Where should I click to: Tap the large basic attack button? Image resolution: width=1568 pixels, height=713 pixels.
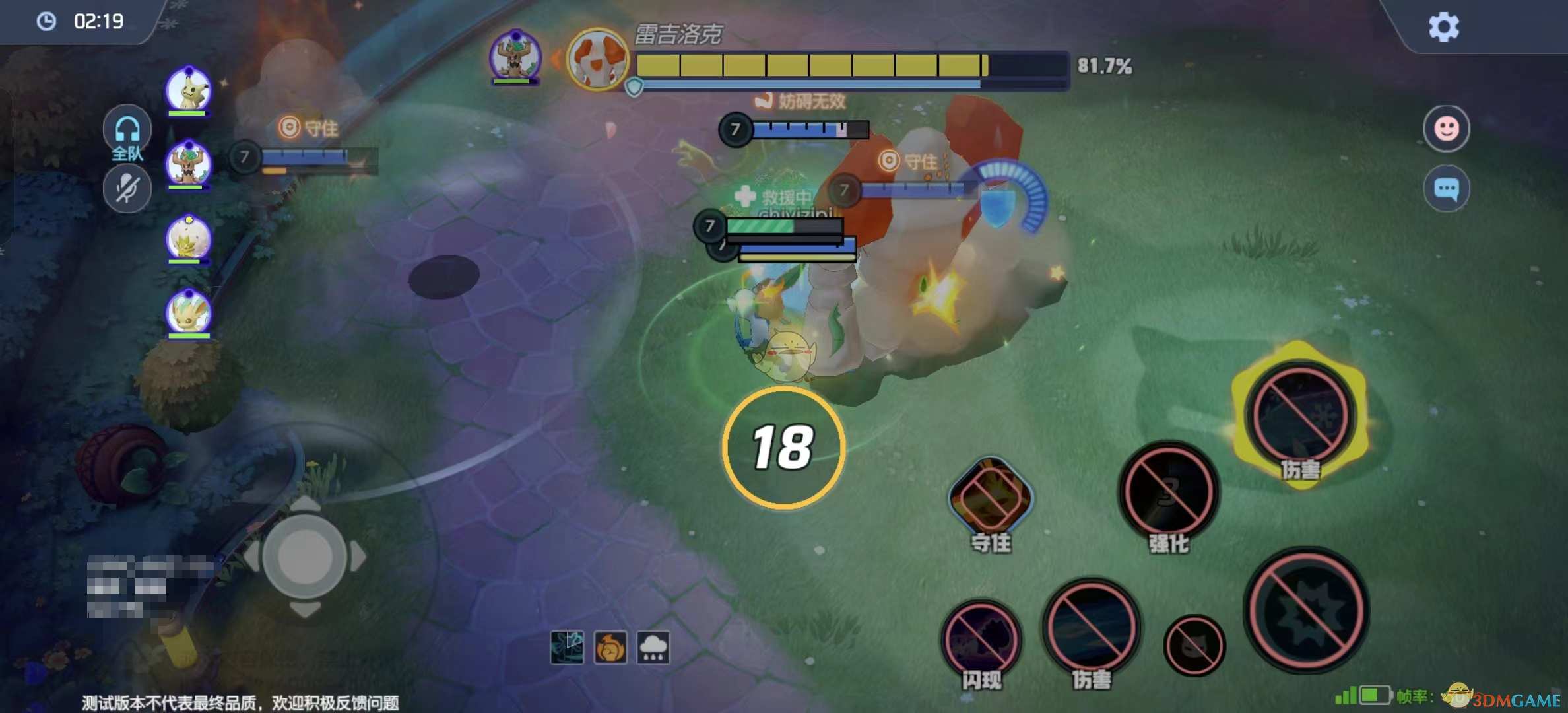click(1306, 610)
